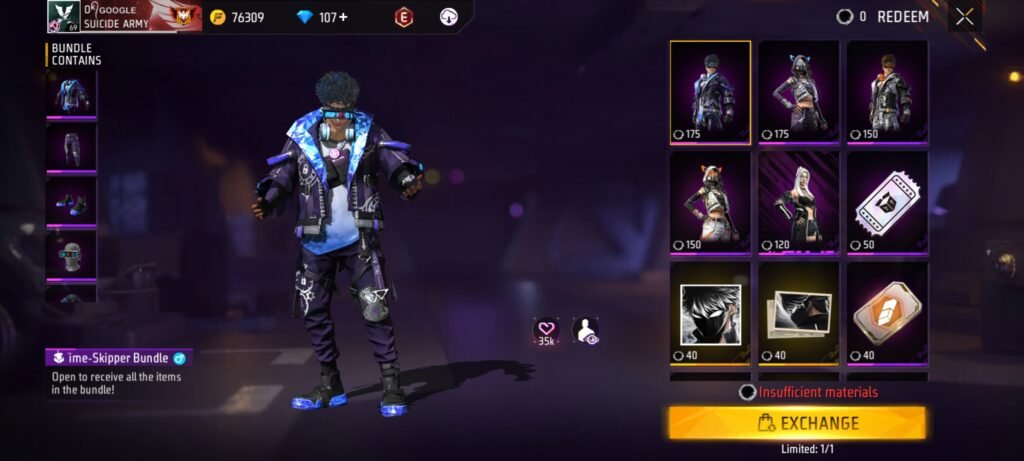Viewport: 1024px width, 461px height.
Task: Pick the black-and-white masked avatar tile
Action: [710, 312]
